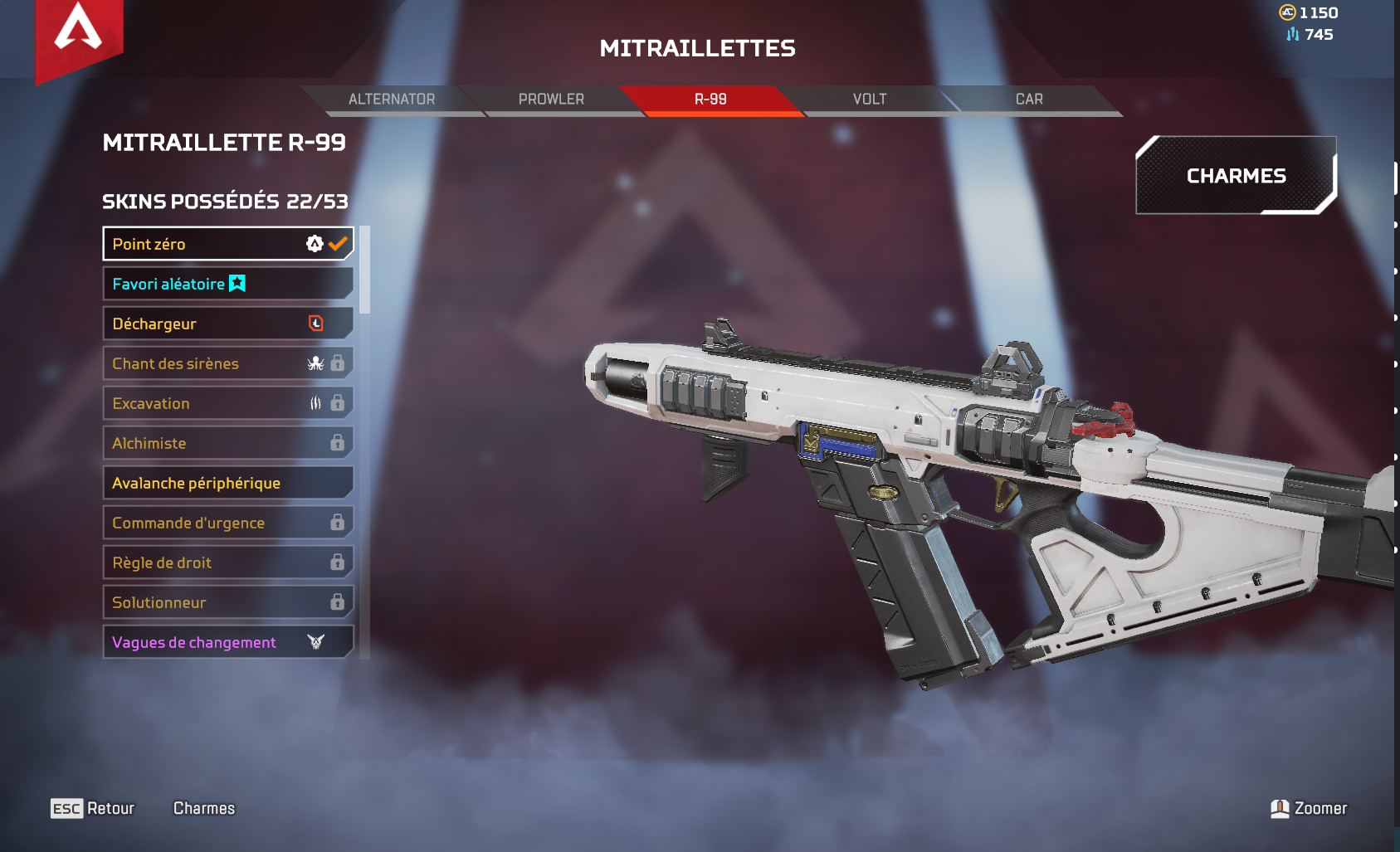Click Retour at the bottom left

pyautogui.click(x=110, y=807)
